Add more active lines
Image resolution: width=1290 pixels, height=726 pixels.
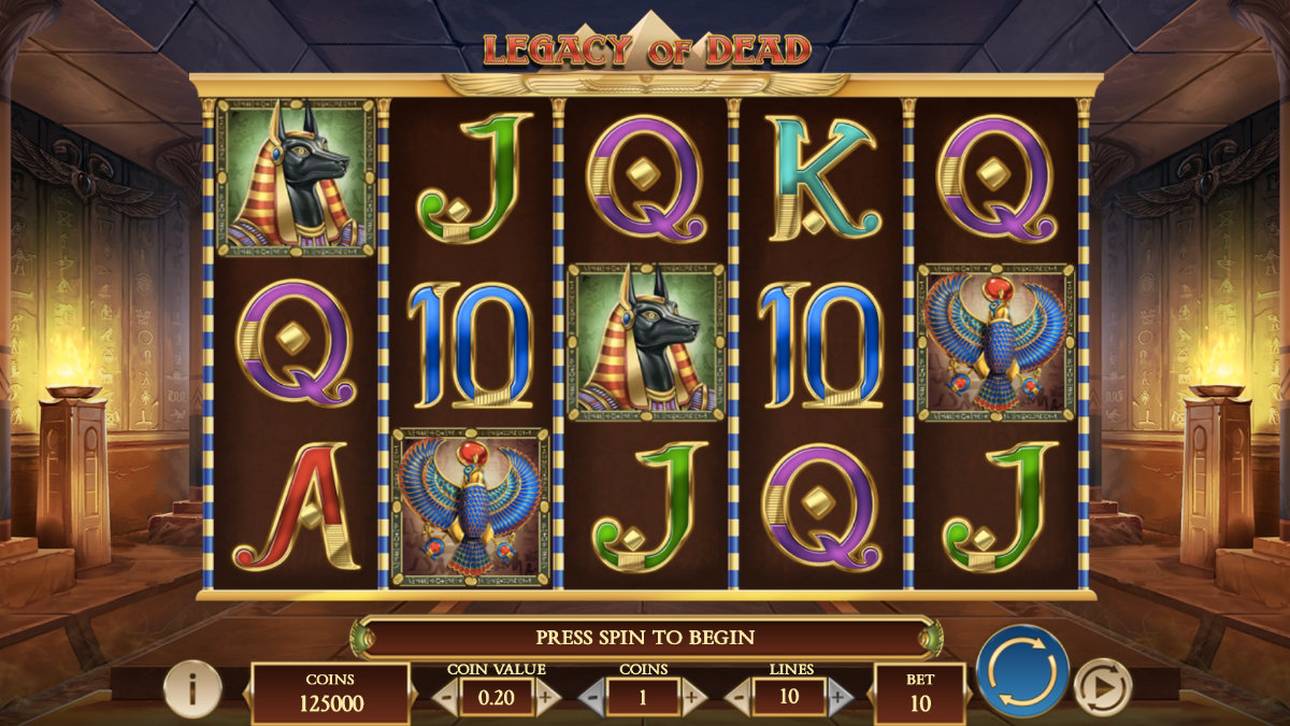(840, 696)
